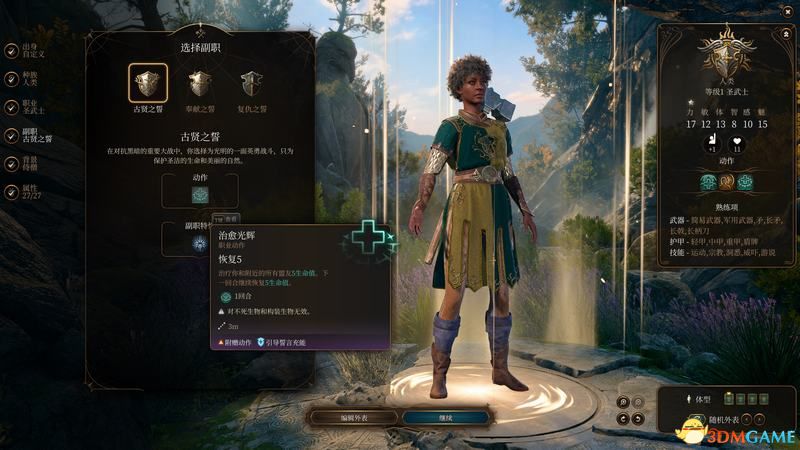The width and height of the screenshot is (800, 450).
Task: Click the subclass feature icon under 副职特性
Action: click(200, 245)
